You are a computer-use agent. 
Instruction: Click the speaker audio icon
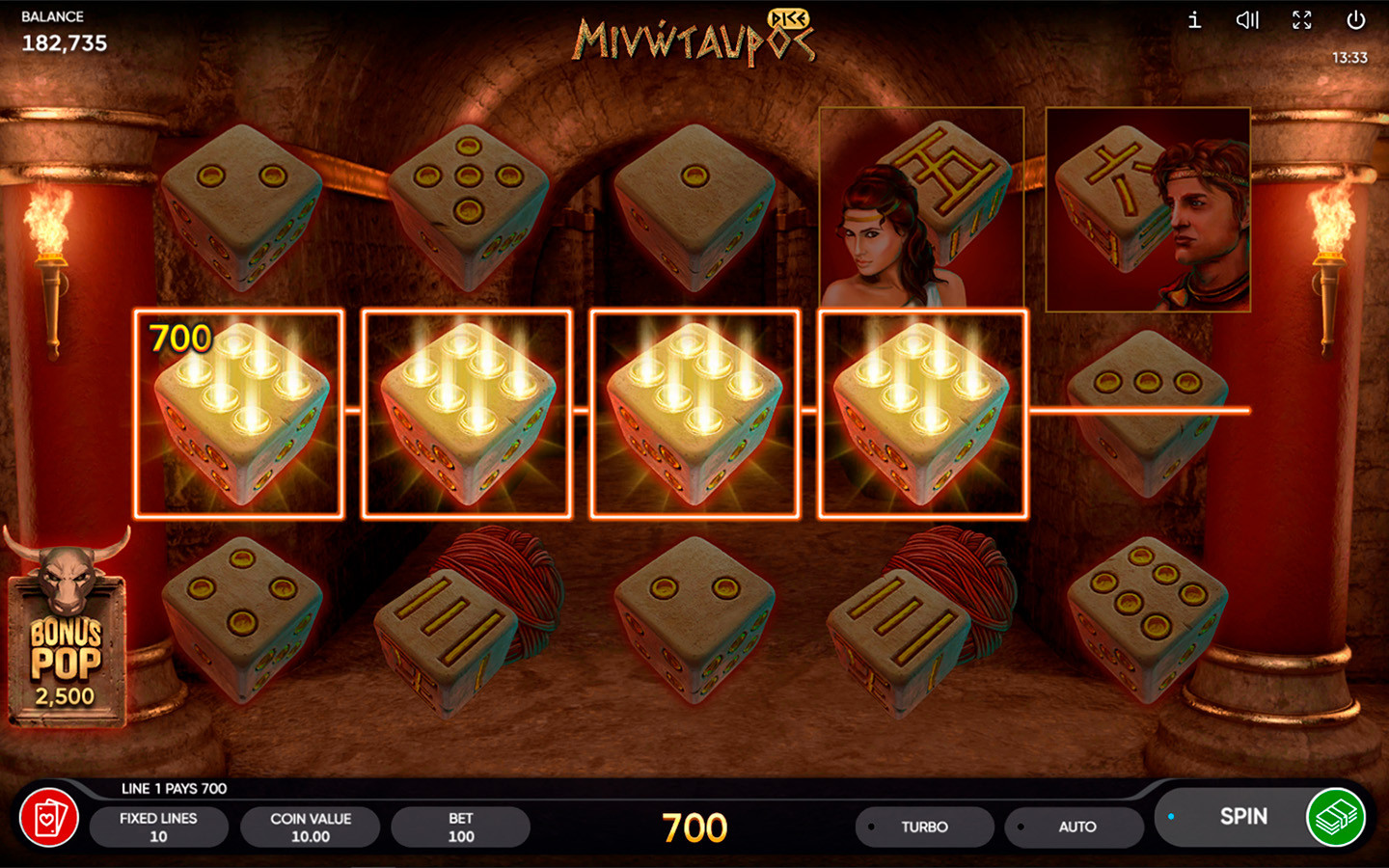(x=1247, y=20)
